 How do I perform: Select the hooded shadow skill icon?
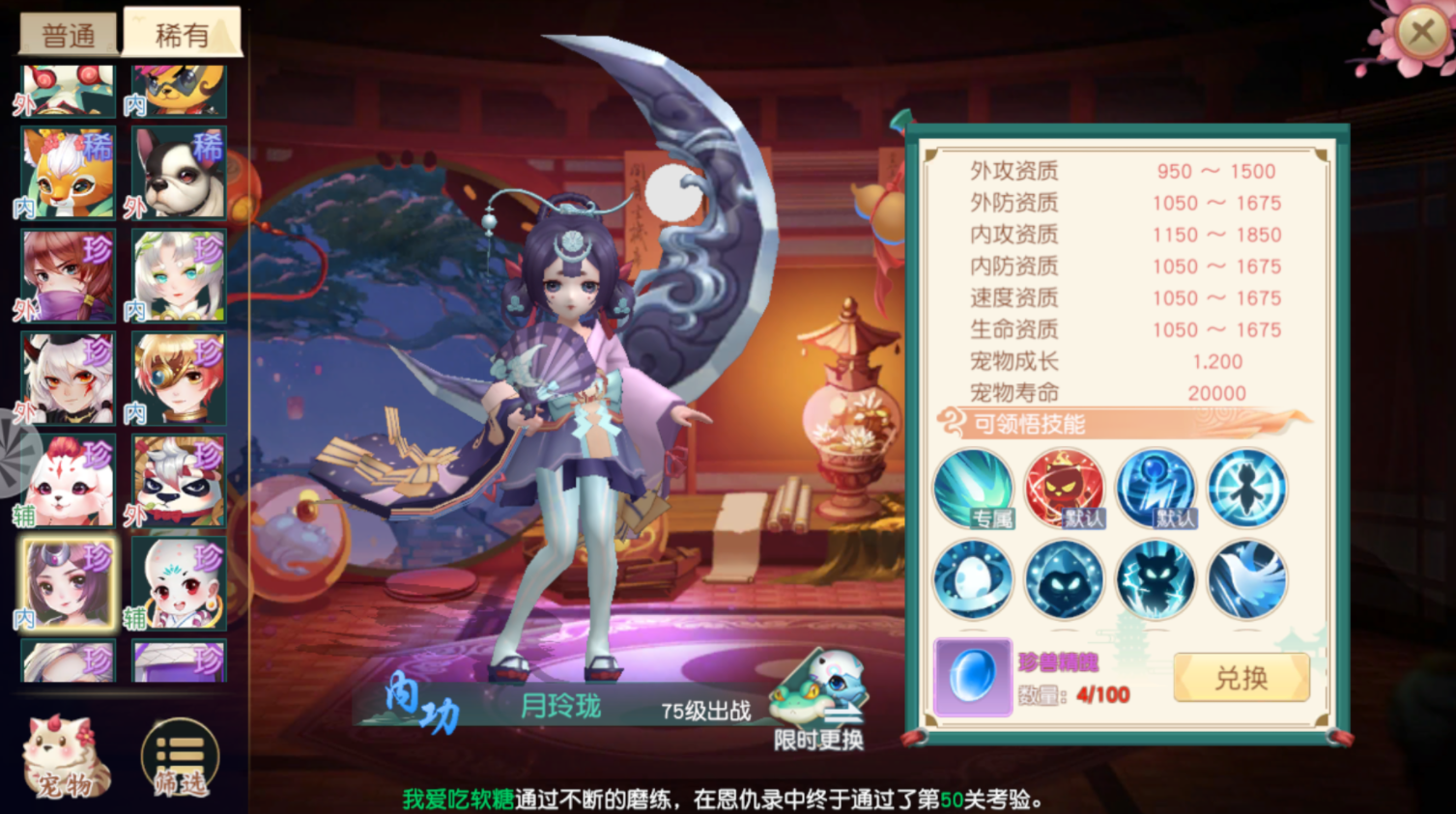pyautogui.click(x=1064, y=579)
